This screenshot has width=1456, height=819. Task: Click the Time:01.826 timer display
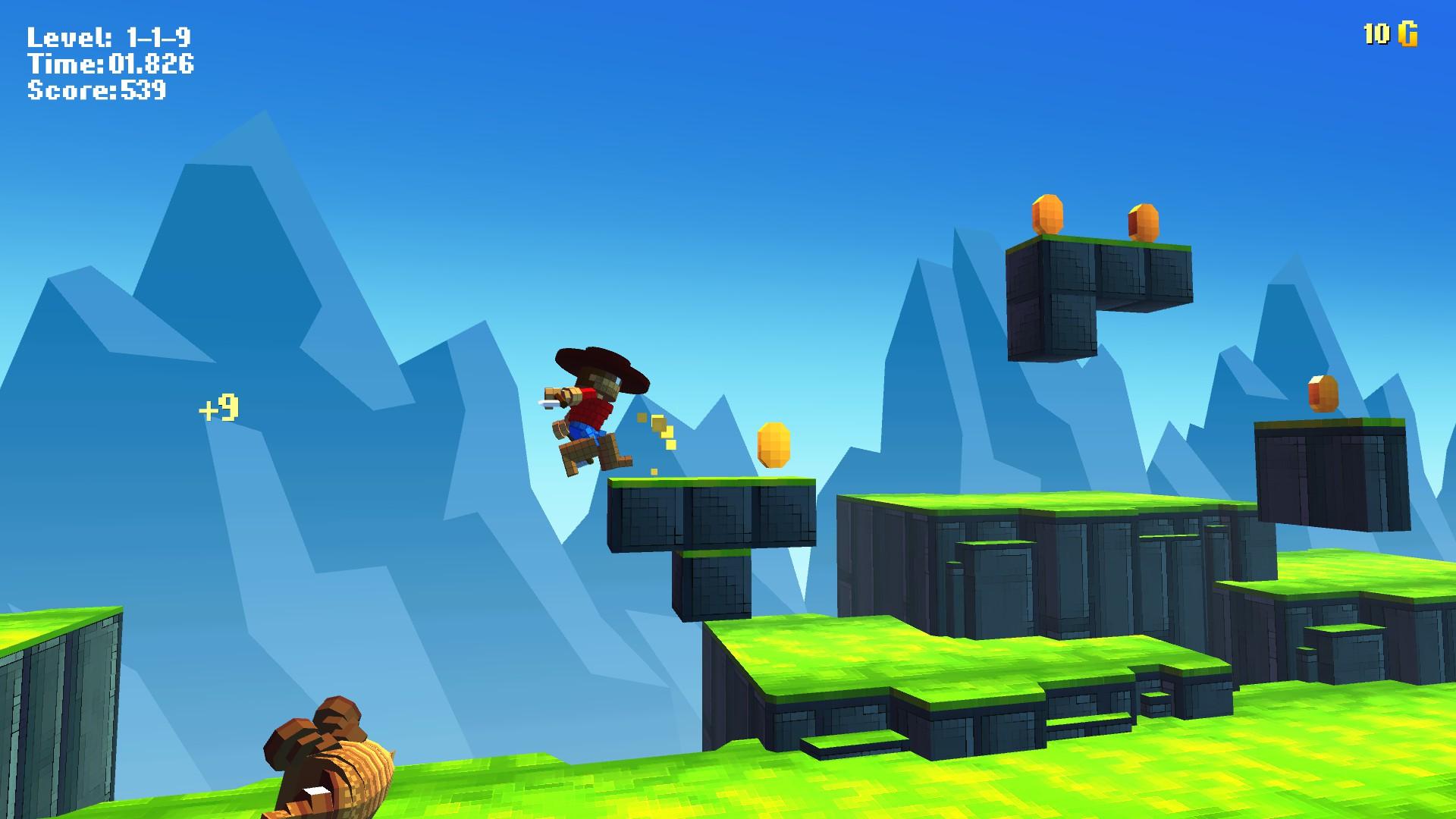pyautogui.click(x=110, y=65)
